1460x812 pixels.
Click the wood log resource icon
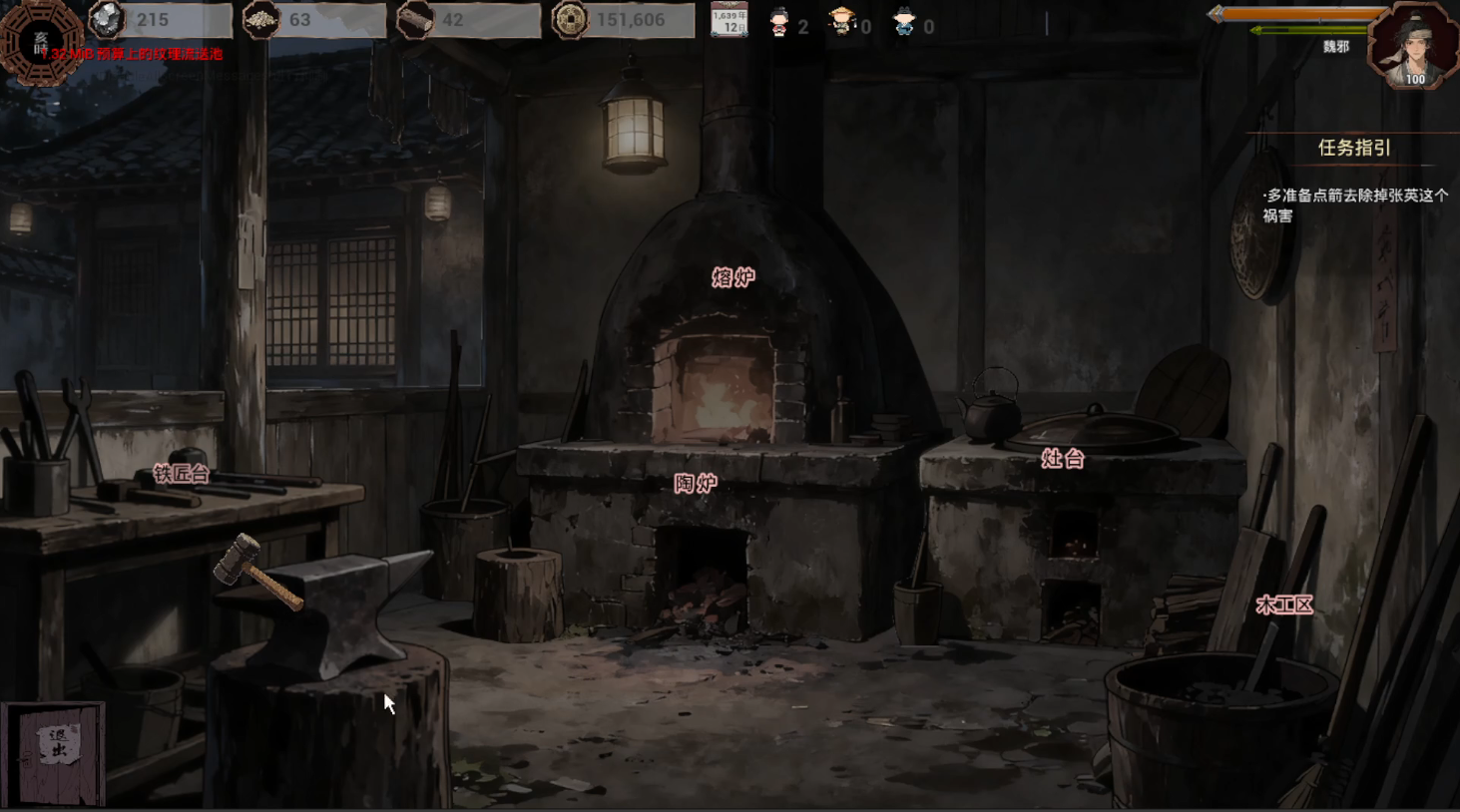pos(414,20)
